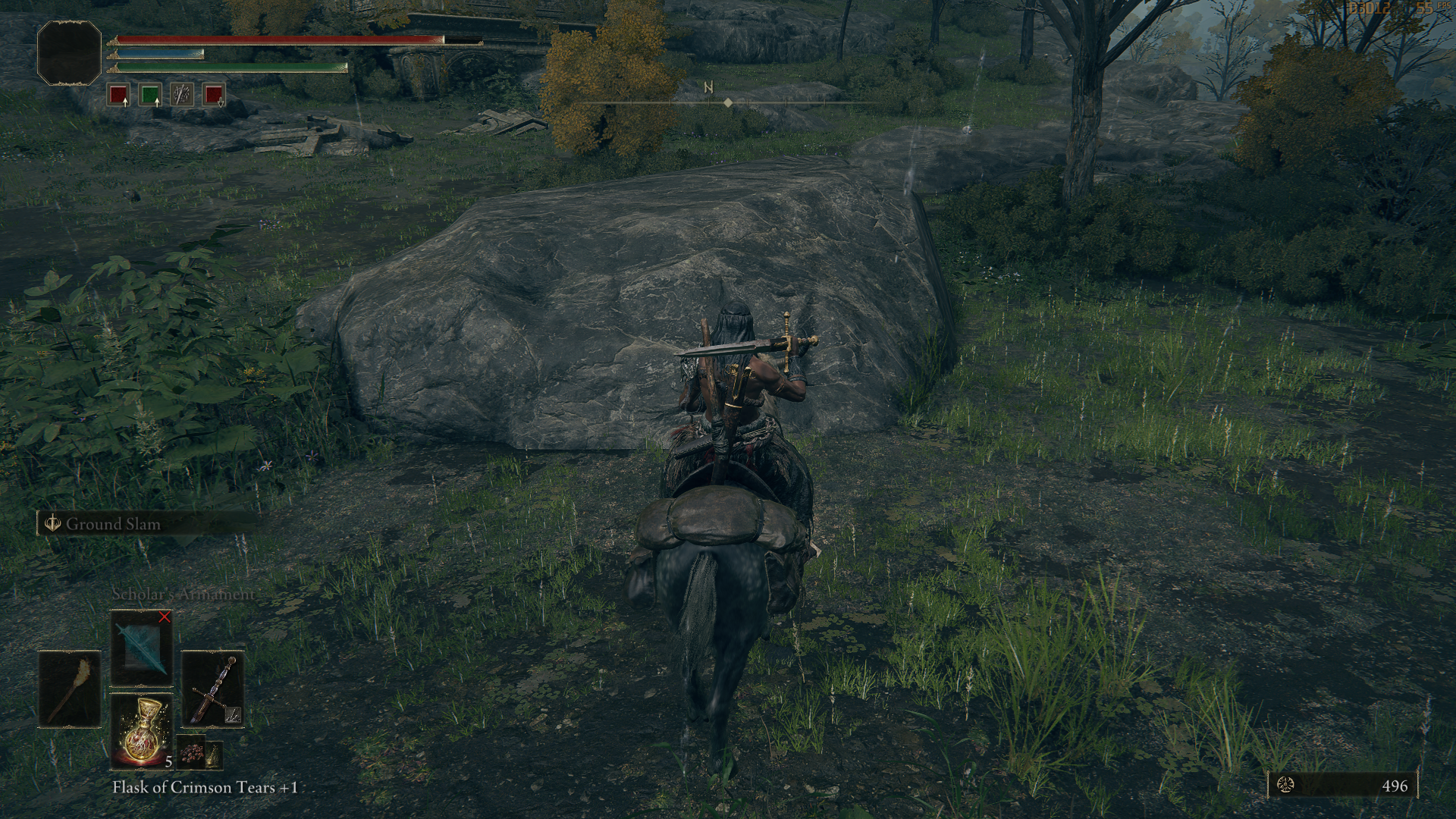
Task: Click the throwing knives quick slot icon
Action: pyautogui.click(x=182, y=94)
